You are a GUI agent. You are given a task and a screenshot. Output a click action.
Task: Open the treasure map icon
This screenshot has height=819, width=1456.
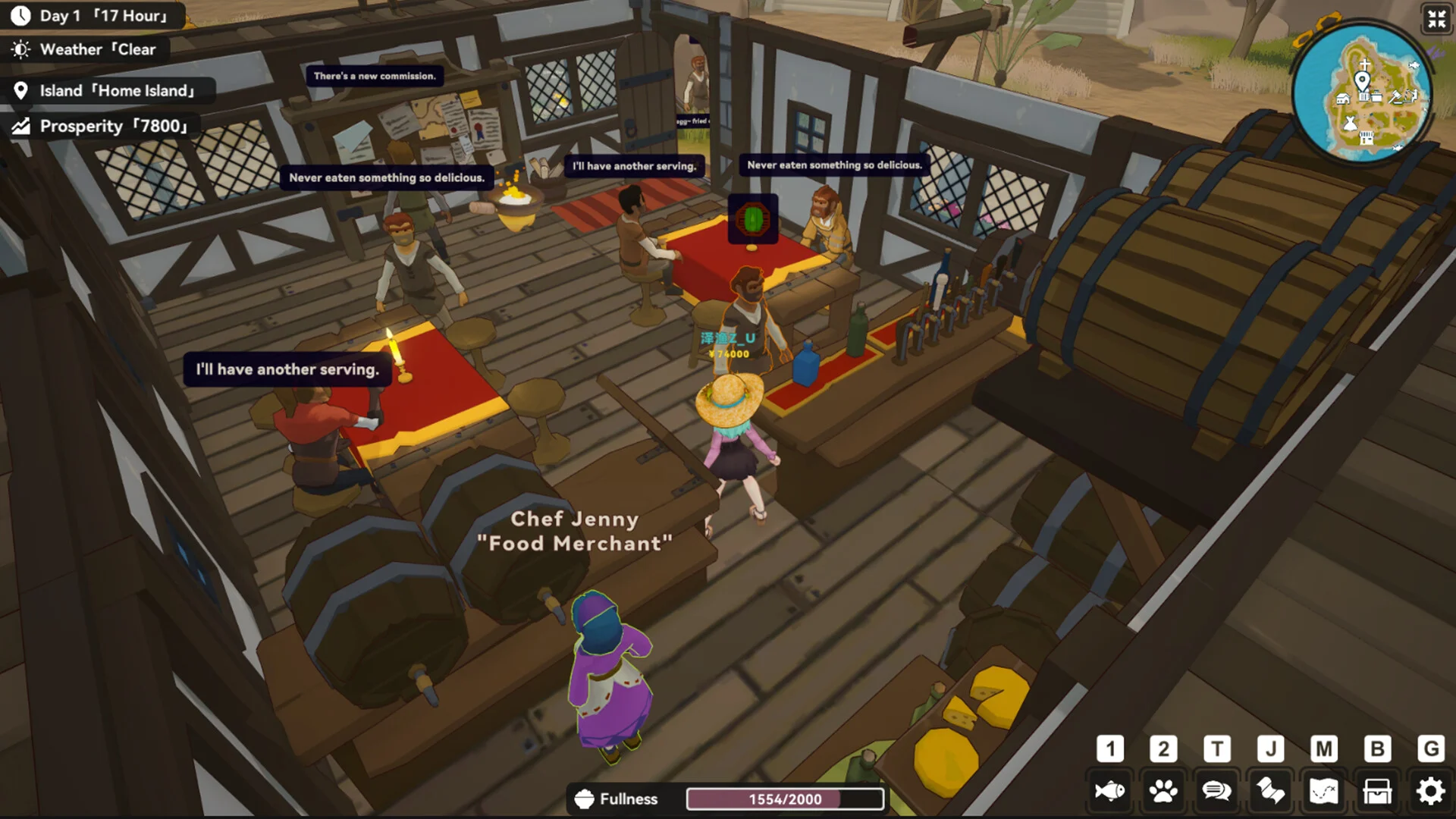click(x=1323, y=792)
